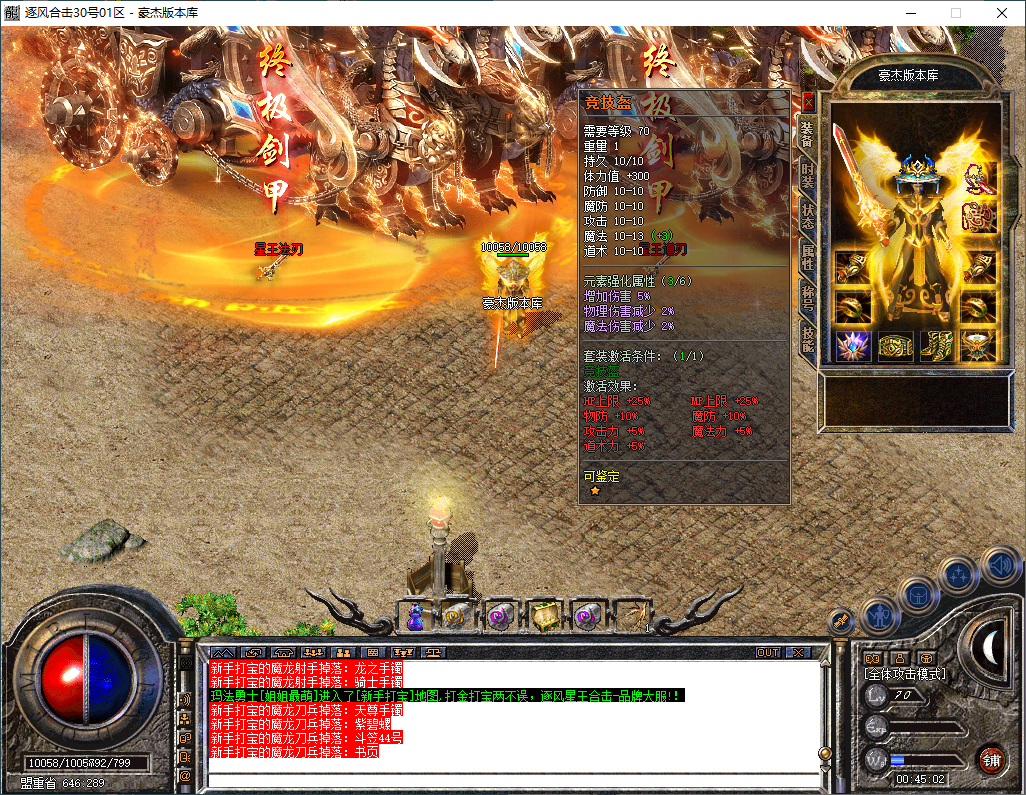Viewport: 1026px width, 795px height.
Task: Select the red necklace equipment slot
Action: coord(977,180)
